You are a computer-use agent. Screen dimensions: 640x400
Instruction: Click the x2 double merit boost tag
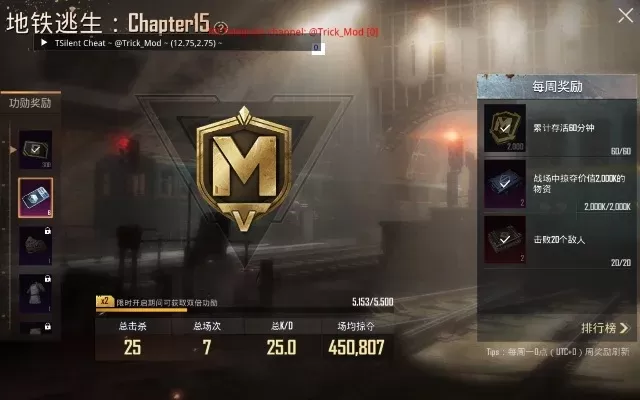pos(102,300)
